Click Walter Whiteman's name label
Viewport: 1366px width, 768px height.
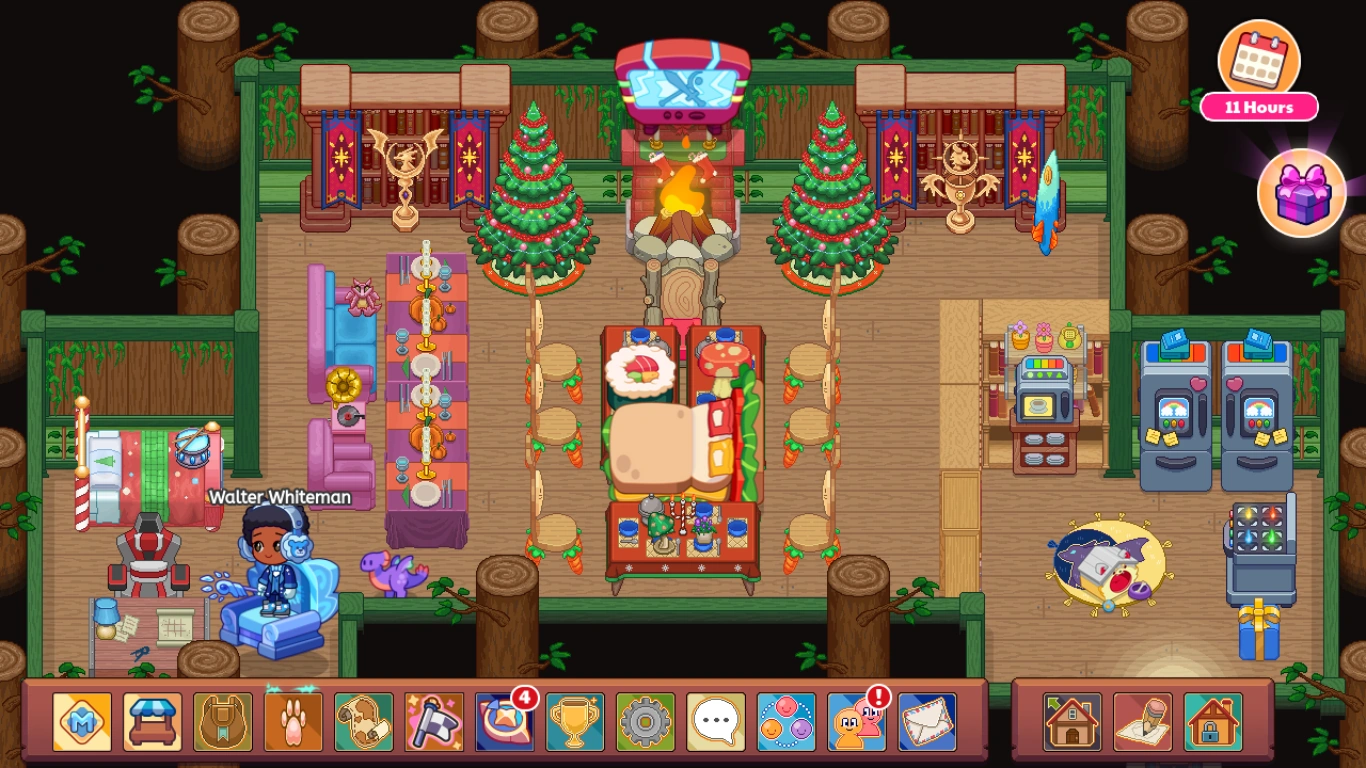(x=278, y=497)
